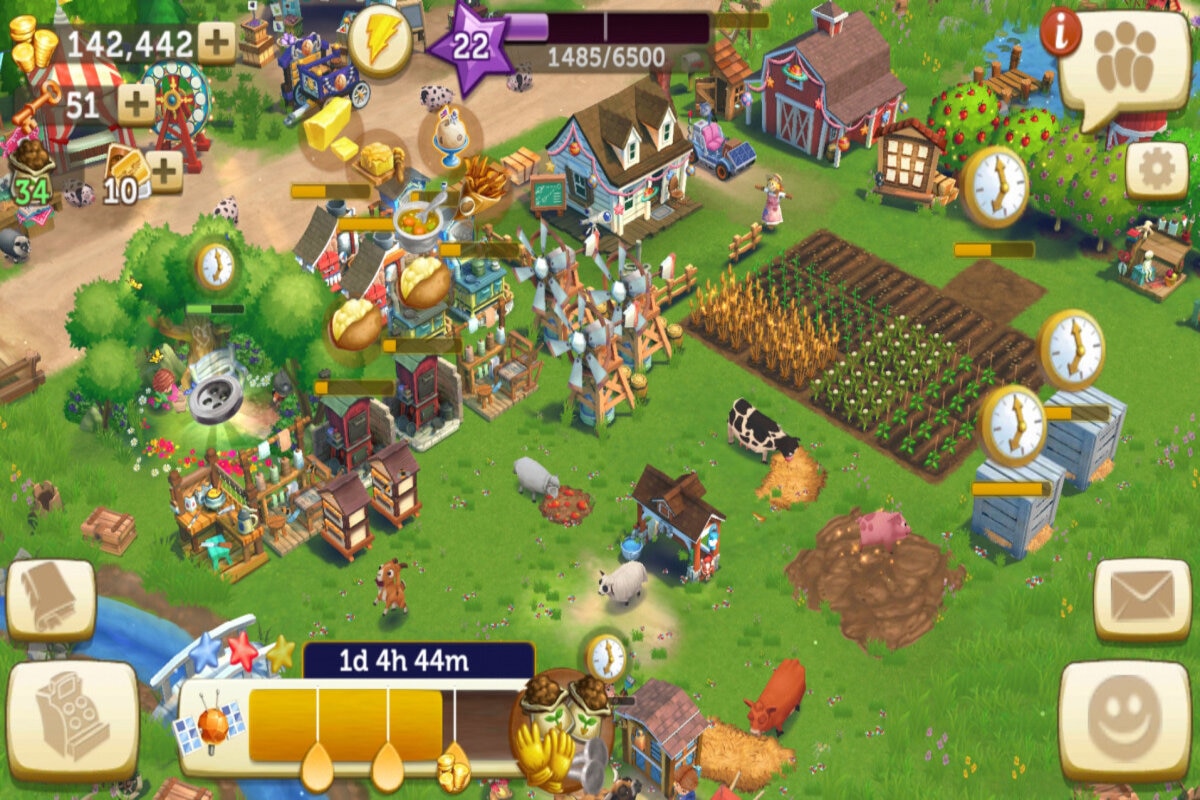Activate the lightning bolt speed-up icon

click(x=380, y=41)
